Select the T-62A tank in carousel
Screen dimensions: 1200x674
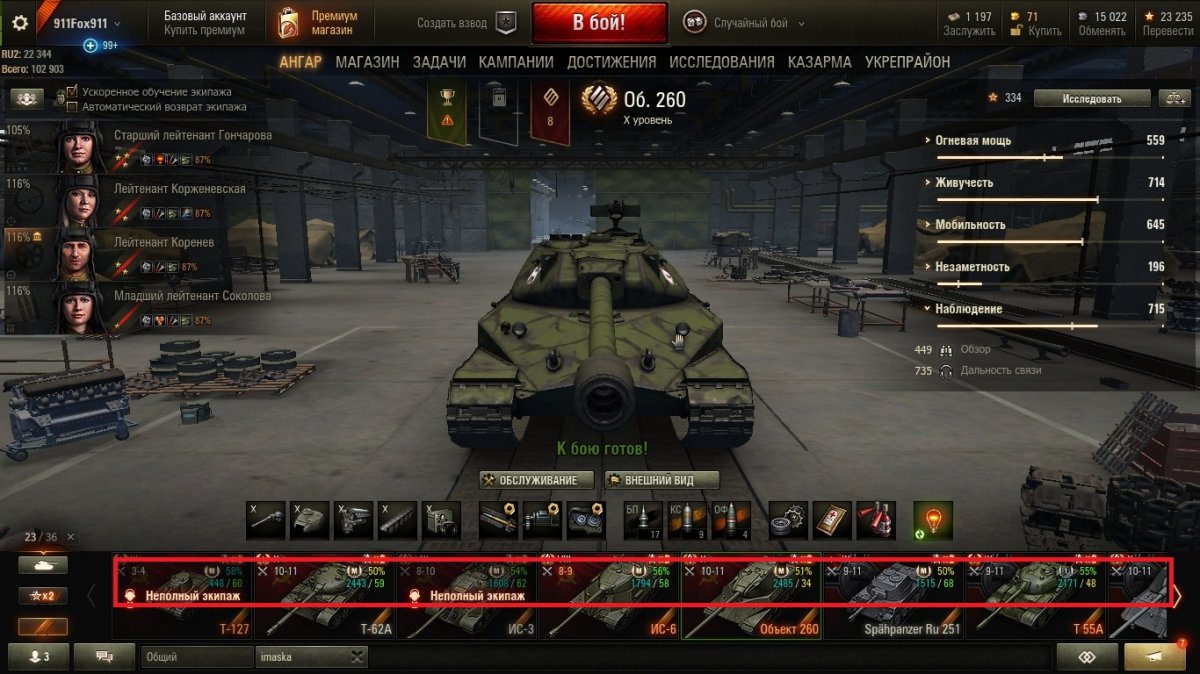click(325, 600)
